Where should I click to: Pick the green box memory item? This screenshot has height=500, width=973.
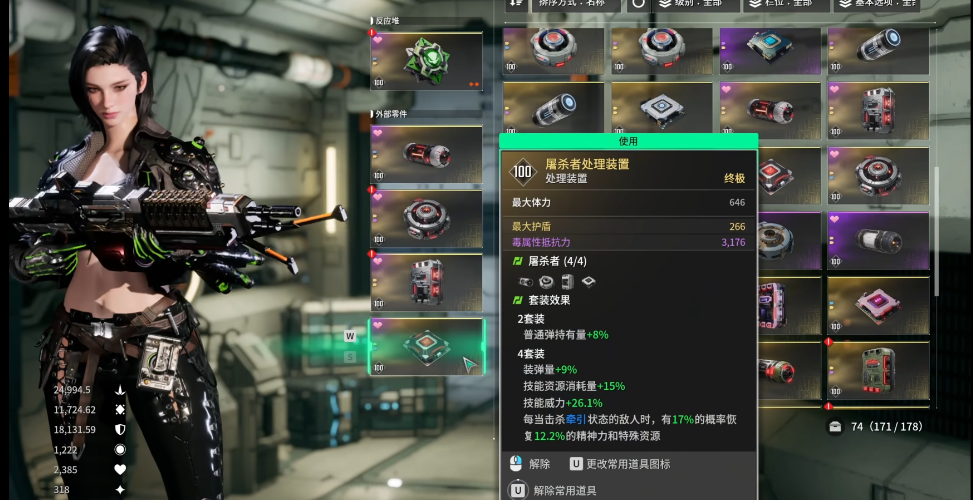click(876, 369)
